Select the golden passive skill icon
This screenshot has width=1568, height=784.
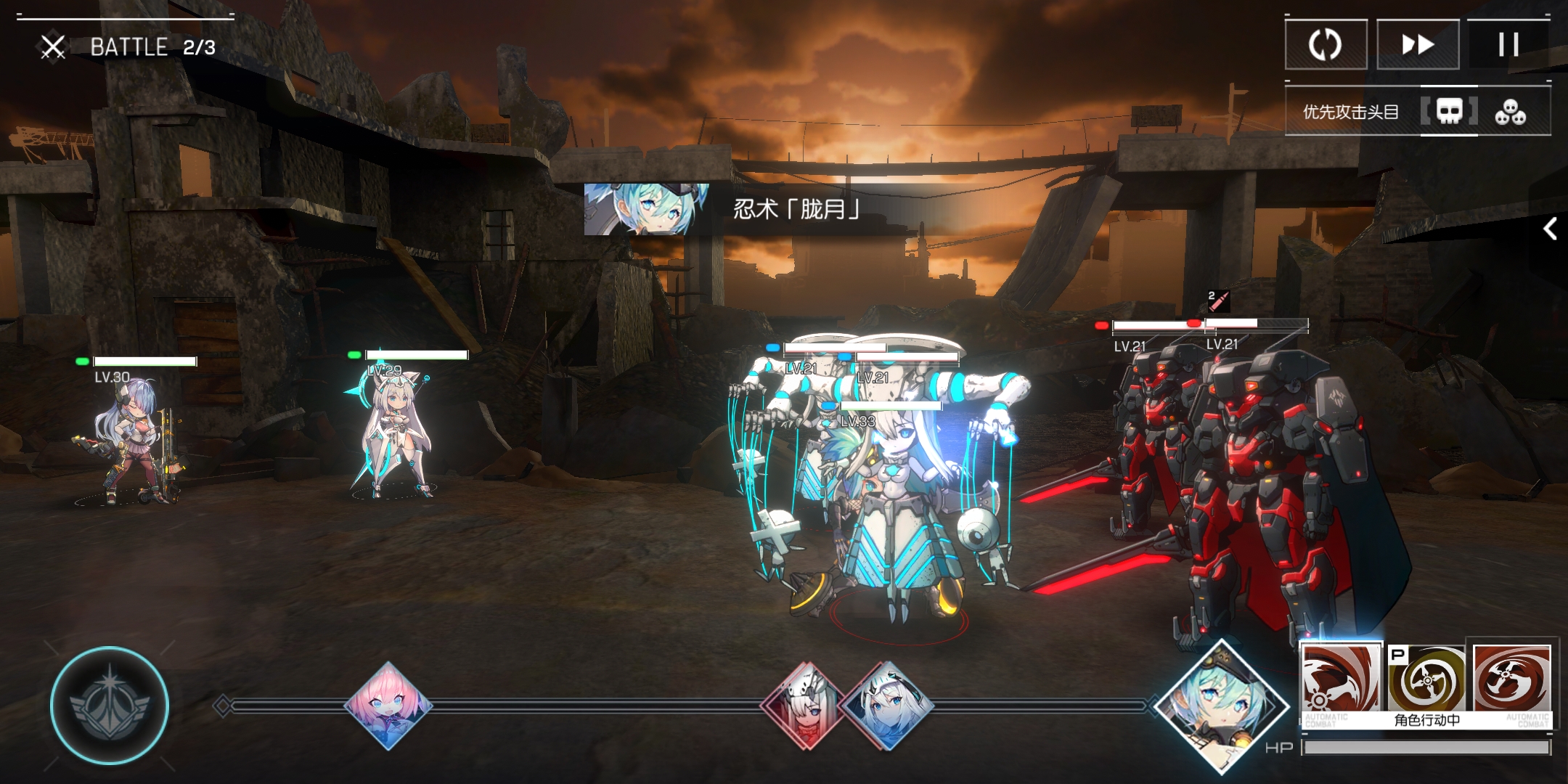click(1426, 679)
